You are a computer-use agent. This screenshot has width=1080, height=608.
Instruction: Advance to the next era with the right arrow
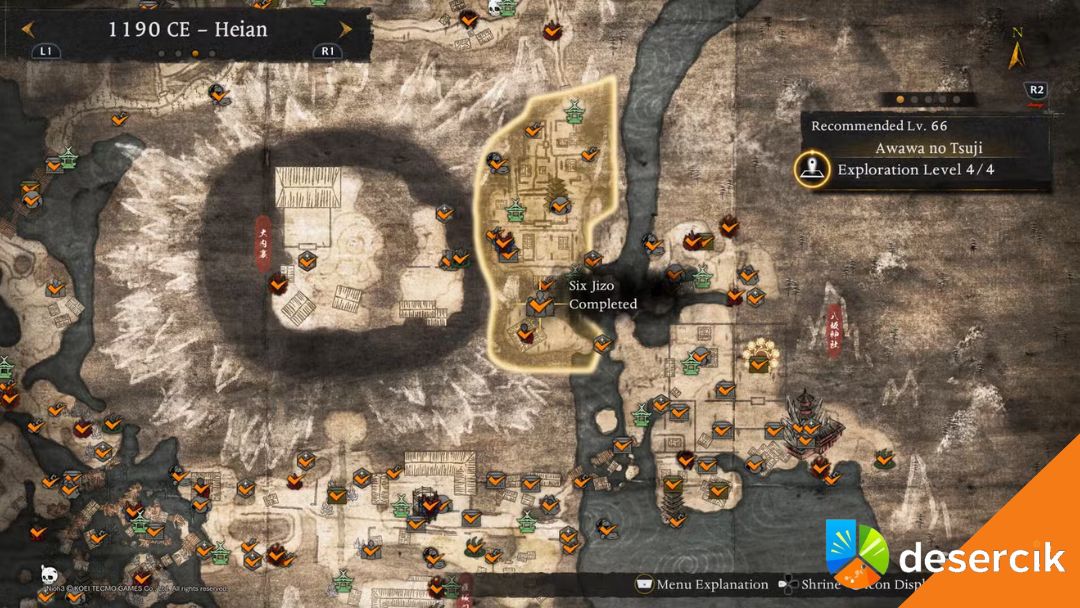tap(345, 30)
